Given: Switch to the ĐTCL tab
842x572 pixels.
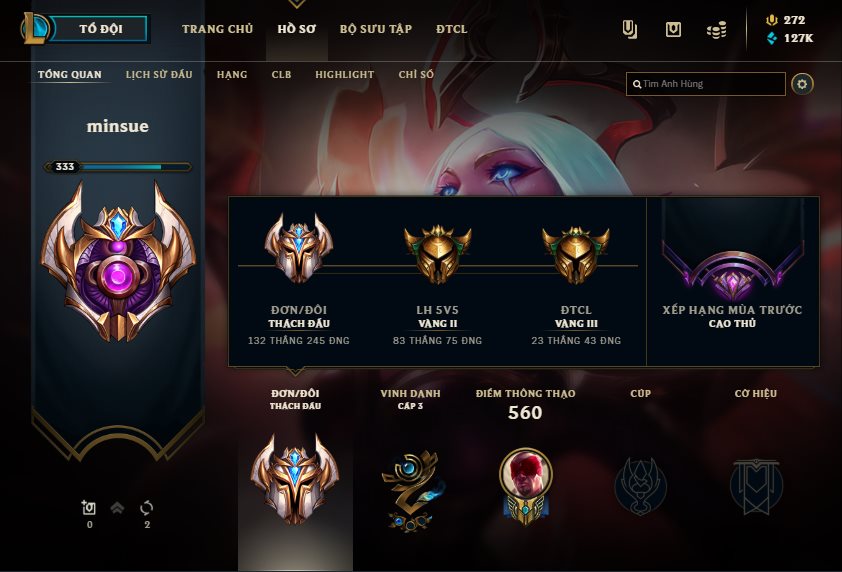Looking at the screenshot, I should (451, 29).
